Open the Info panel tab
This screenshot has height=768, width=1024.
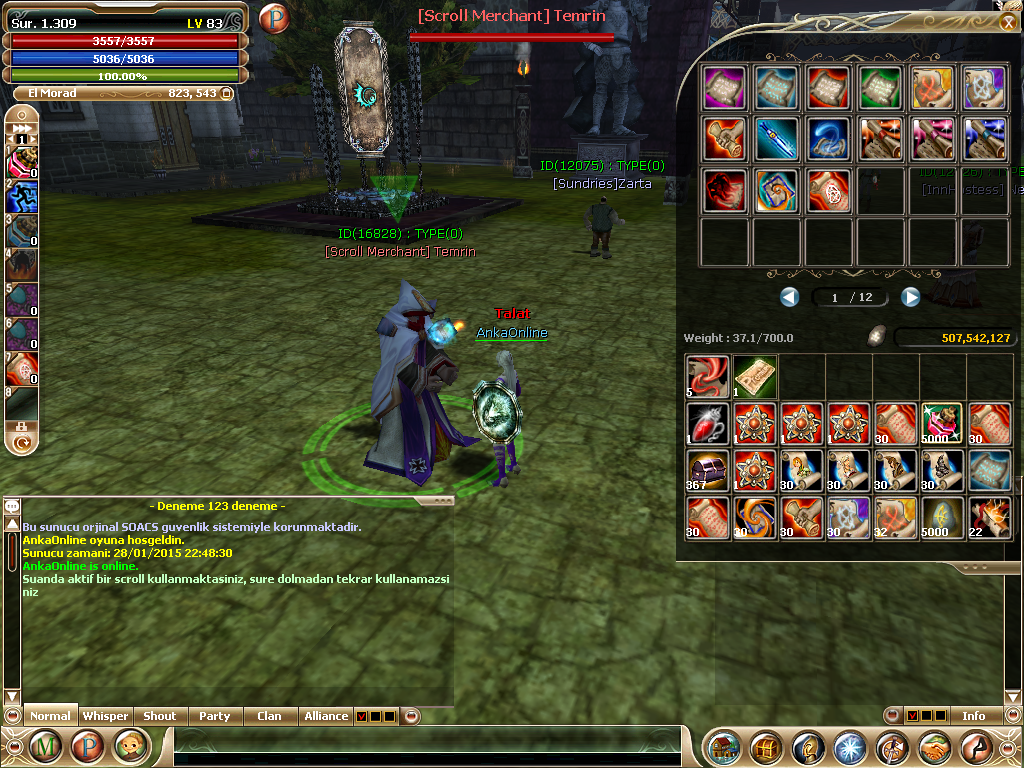coord(973,716)
